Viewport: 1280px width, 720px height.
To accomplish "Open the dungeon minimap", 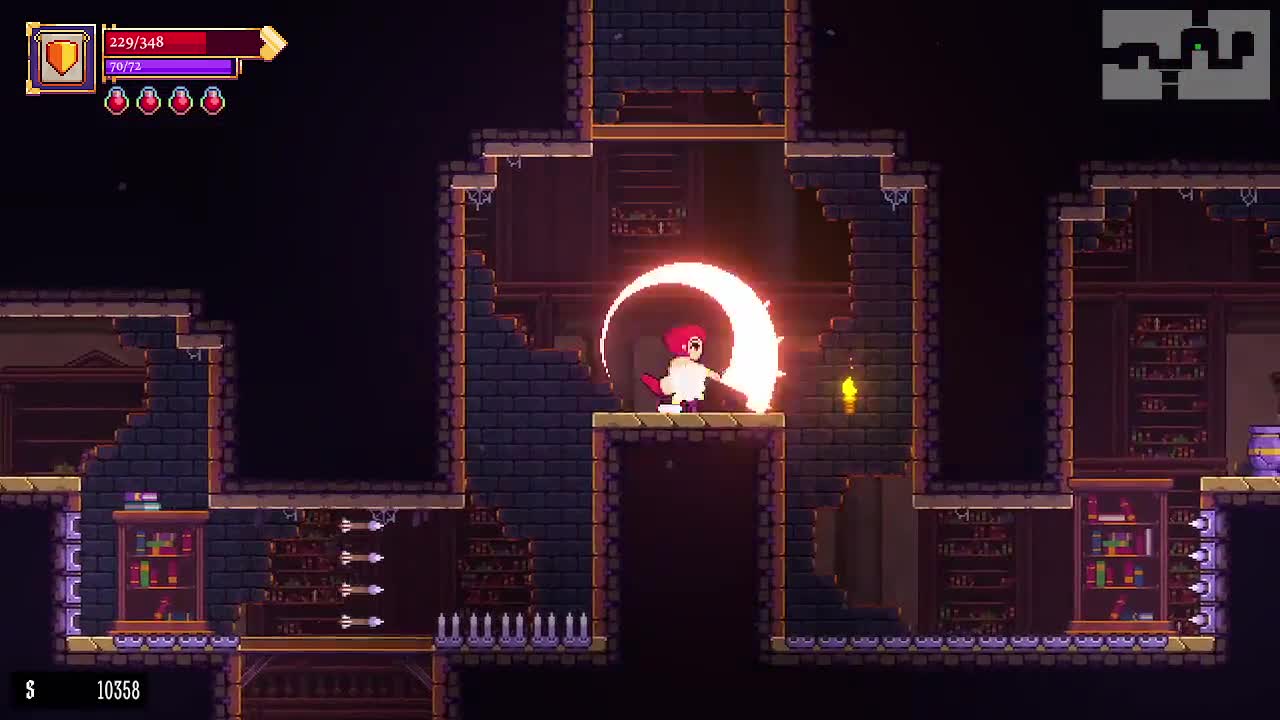I will coord(1185,55).
